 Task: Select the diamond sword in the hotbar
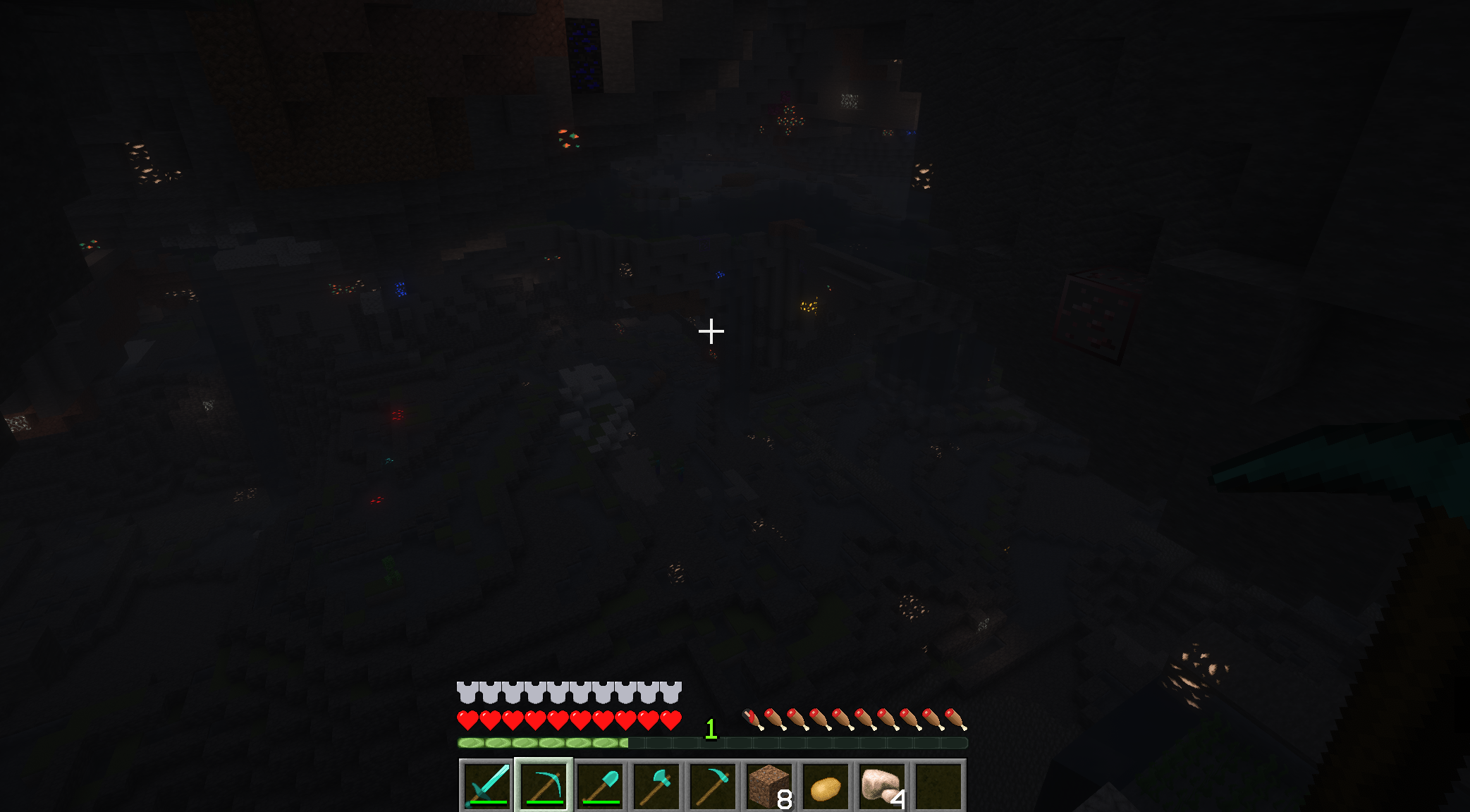click(486, 784)
